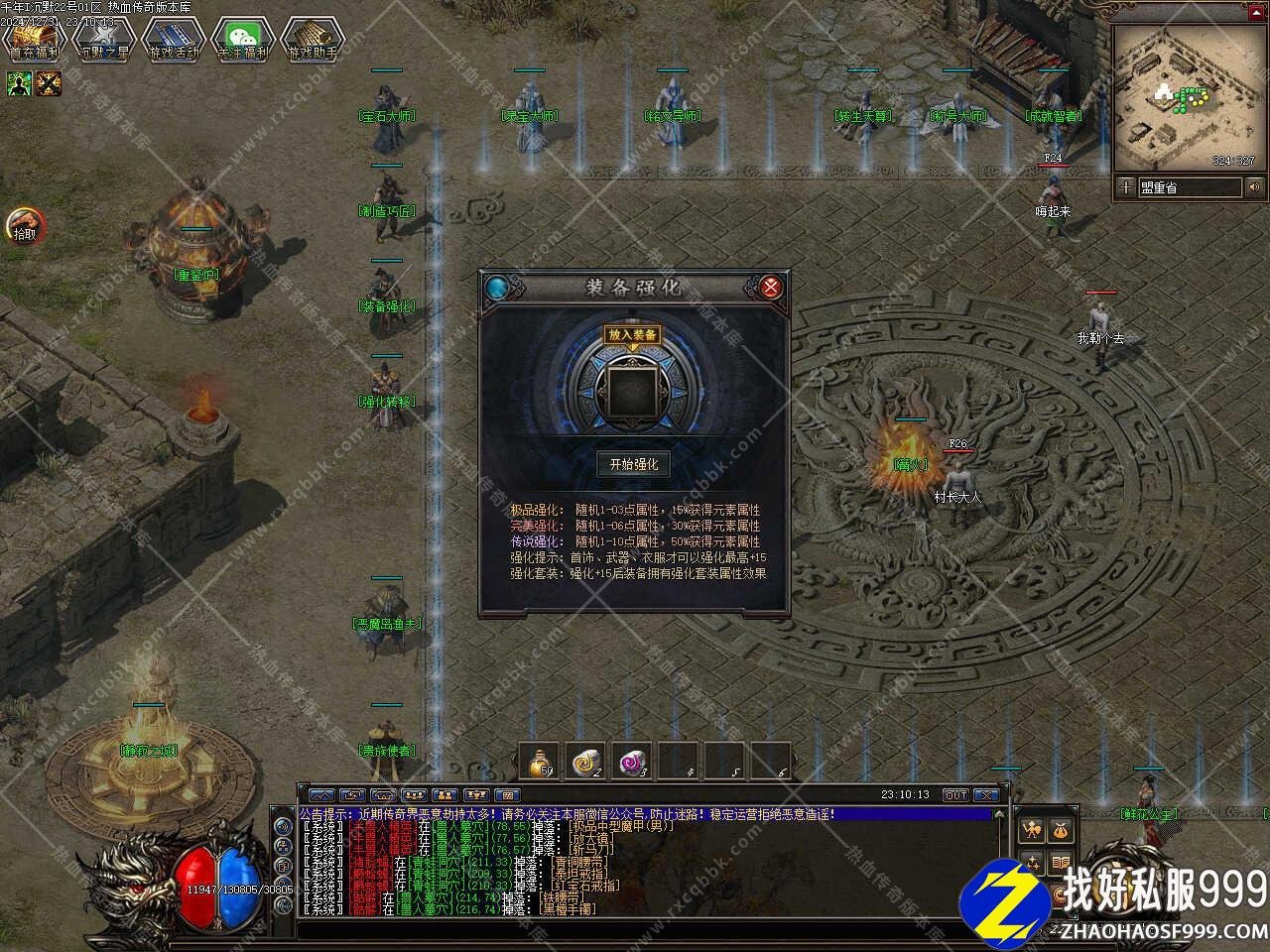Close the 装备强化 window
The image size is (1270, 952).
(771, 288)
